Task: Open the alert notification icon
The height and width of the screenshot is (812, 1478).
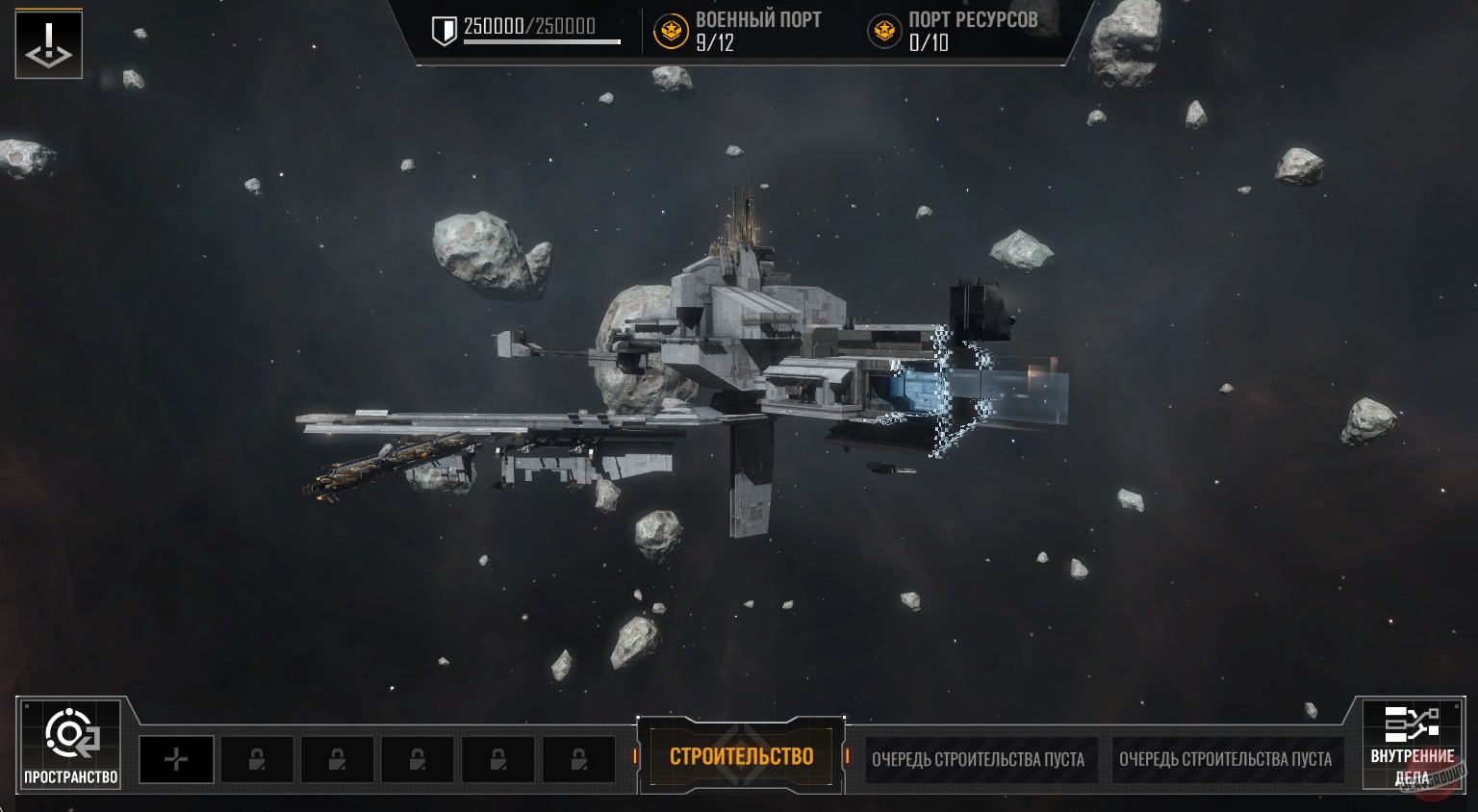Action: [x=48, y=44]
